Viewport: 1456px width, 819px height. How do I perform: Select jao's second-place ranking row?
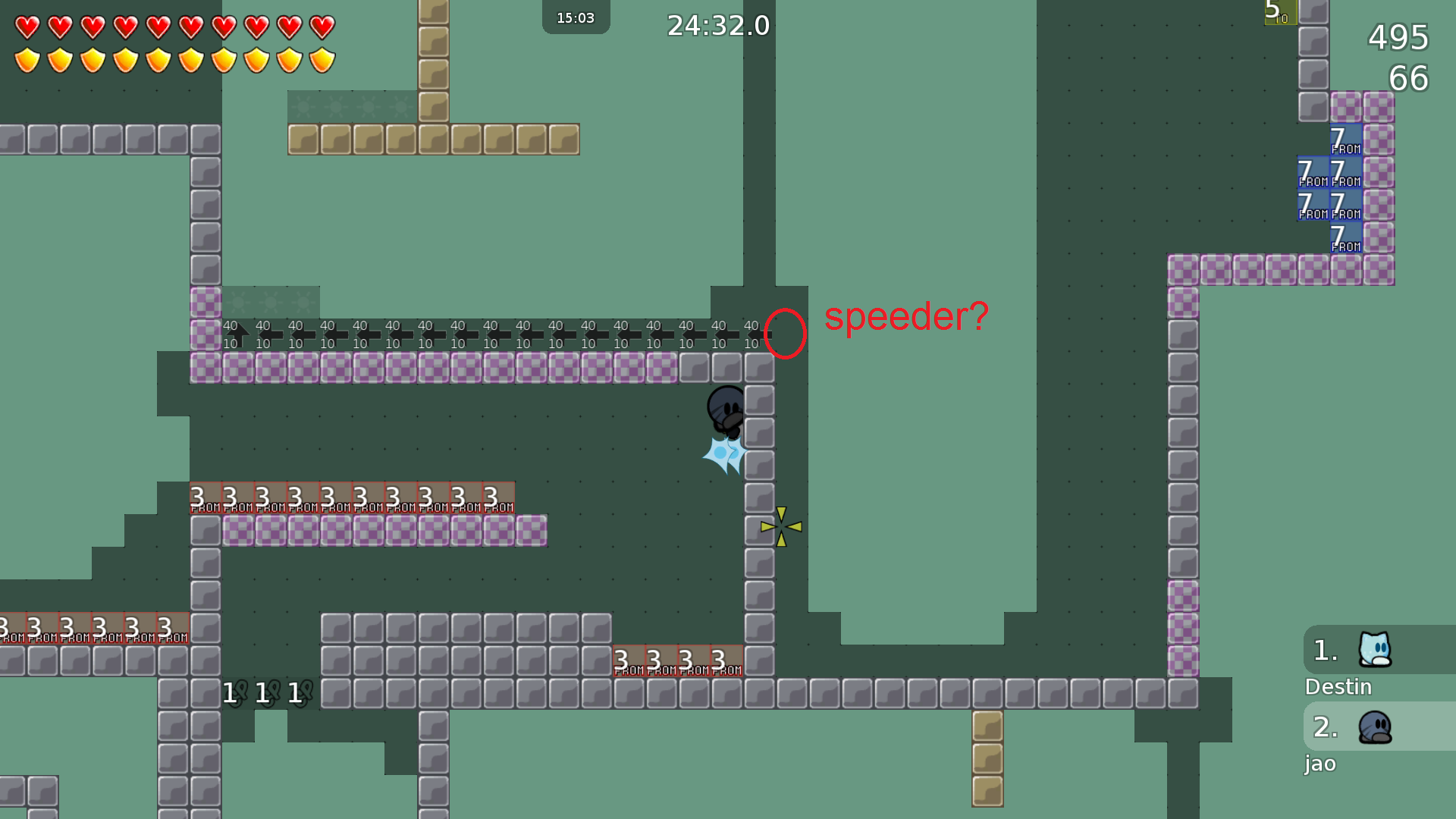pyautogui.click(x=1379, y=726)
